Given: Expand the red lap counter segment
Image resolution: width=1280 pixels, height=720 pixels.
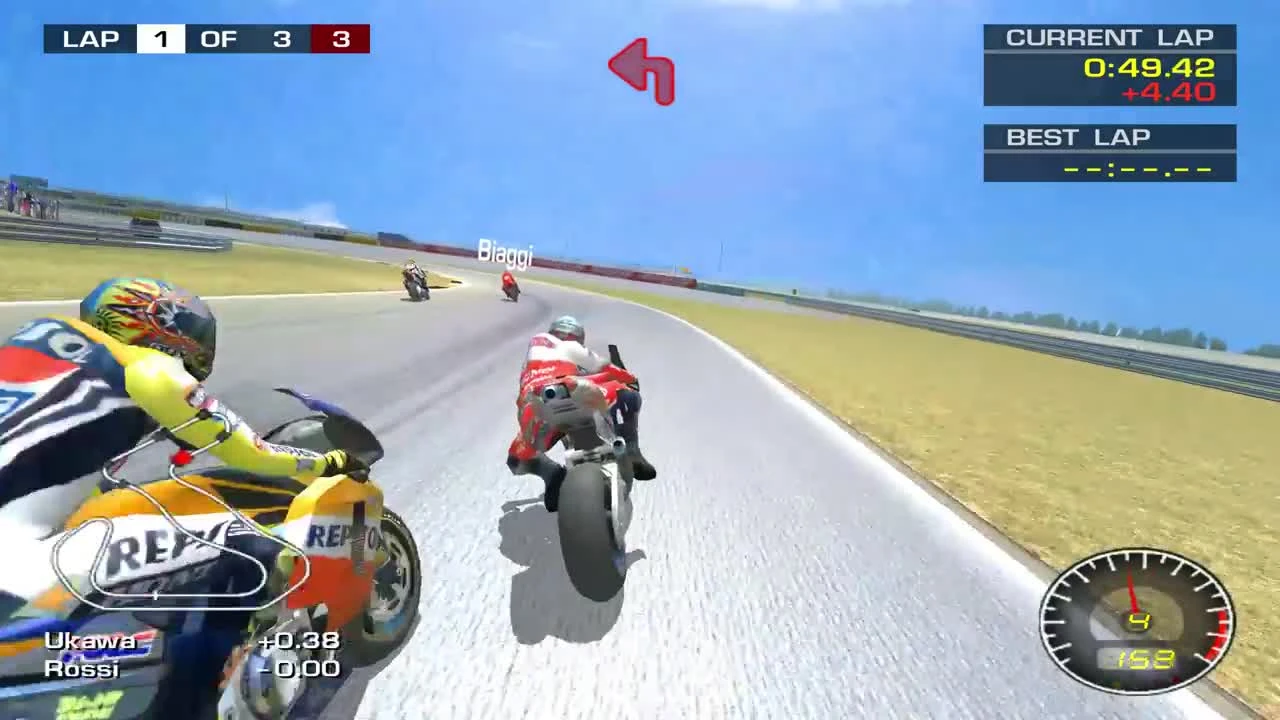Looking at the screenshot, I should point(341,39).
